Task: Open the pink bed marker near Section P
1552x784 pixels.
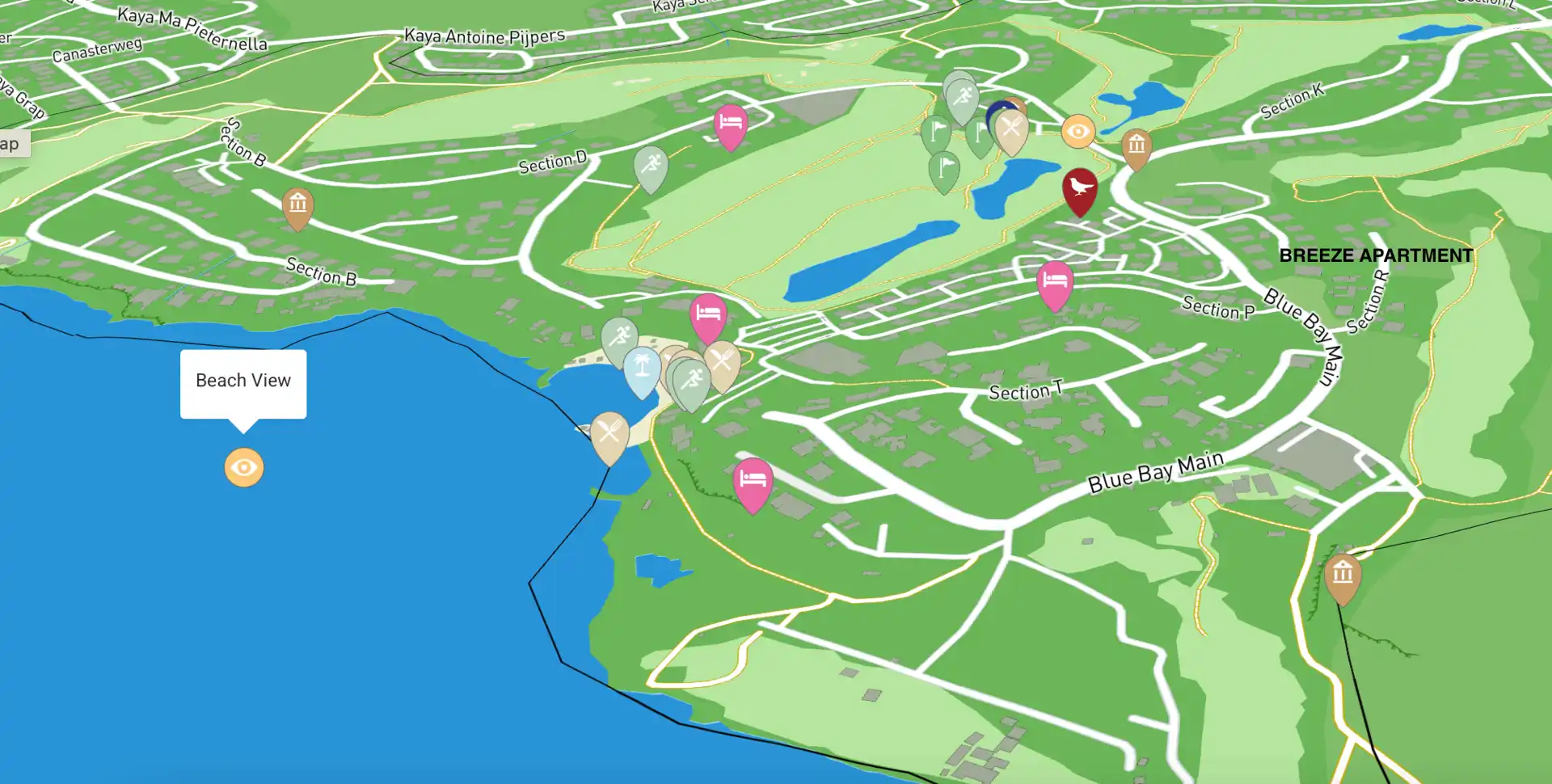Action: point(1054,283)
